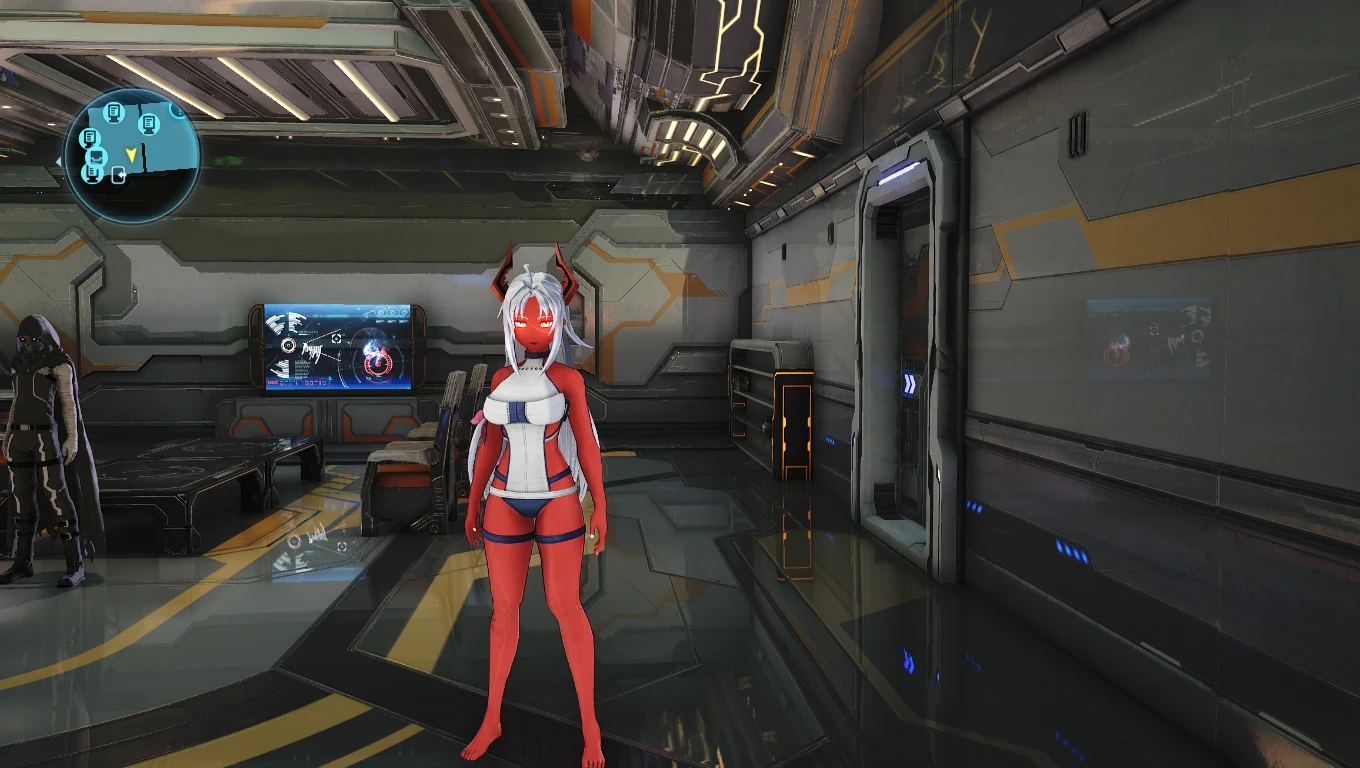
Task: Click the door exit icon on the minimap
Action: [118, 173]
